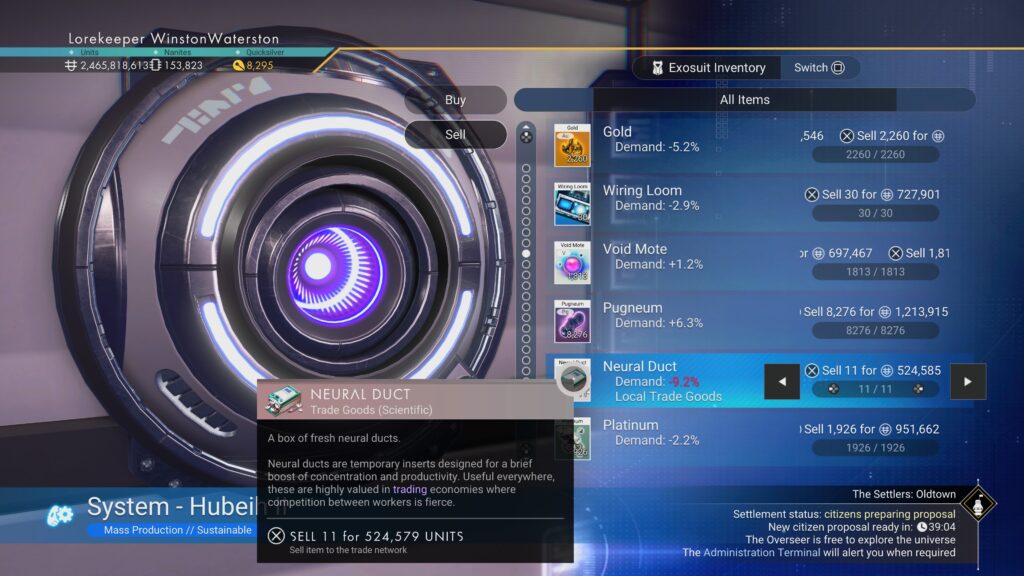
Task: Open the All Items filter
Action: pos(744,100)
